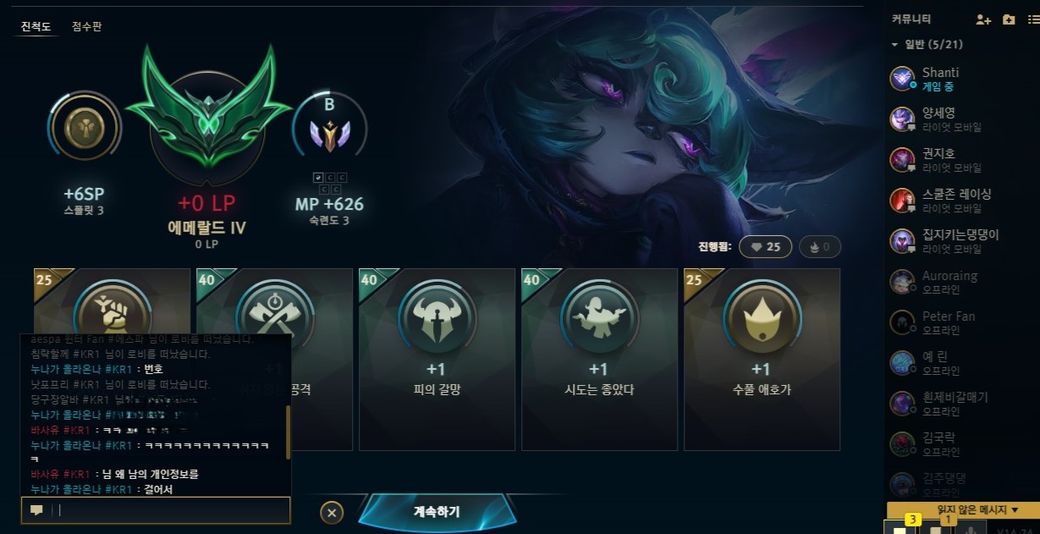Switch to the 점수판 scoreboard tab
The width and height of the screenshot is (1040, 534).
[x=86, y=27]
